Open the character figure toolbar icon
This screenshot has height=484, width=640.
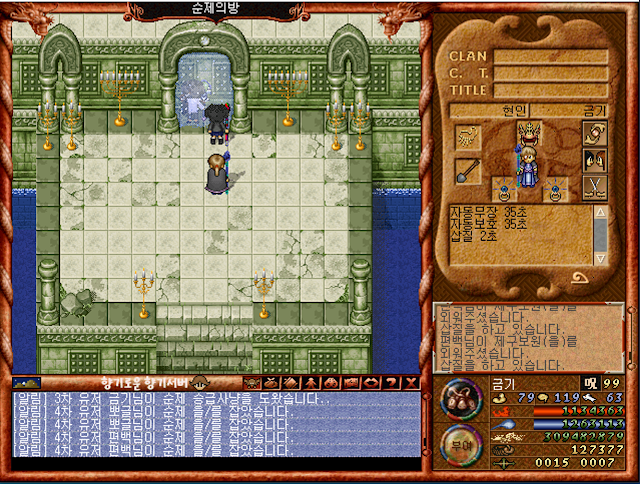pyautogui.click(x=310, y=382)
